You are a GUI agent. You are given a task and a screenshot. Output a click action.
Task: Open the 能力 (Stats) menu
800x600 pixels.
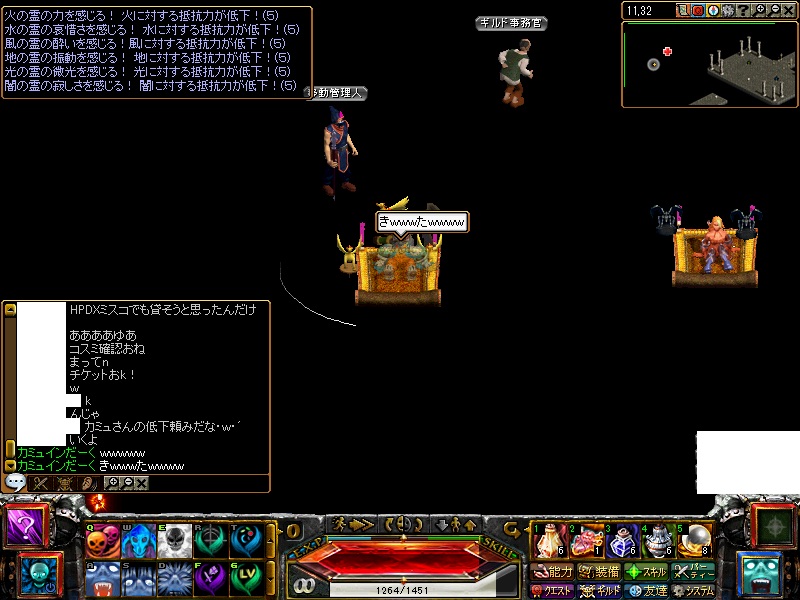pyautogui.click(x=552, y=572)
